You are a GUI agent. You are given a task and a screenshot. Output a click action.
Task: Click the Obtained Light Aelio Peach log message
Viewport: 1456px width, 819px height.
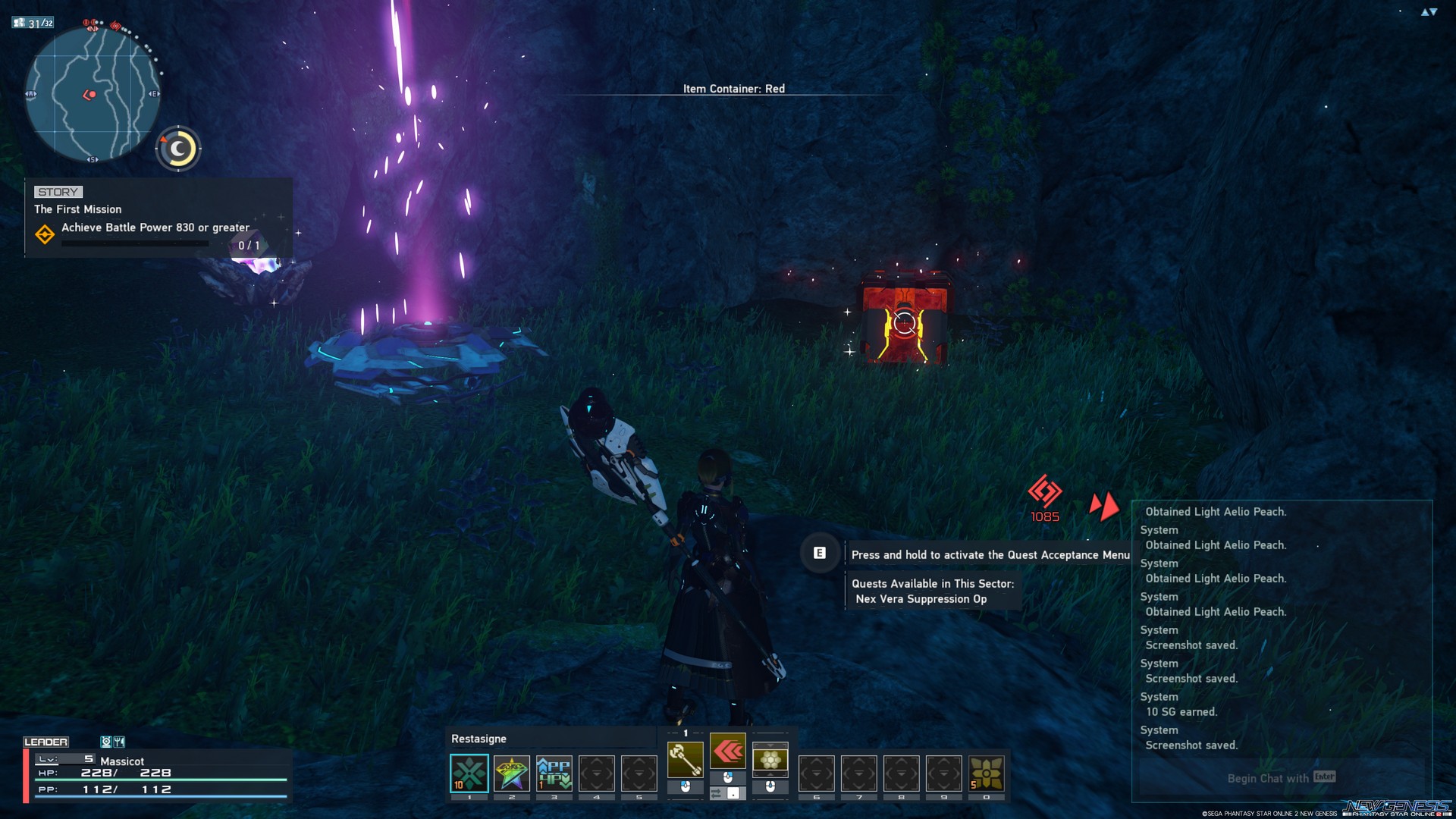1217,511
